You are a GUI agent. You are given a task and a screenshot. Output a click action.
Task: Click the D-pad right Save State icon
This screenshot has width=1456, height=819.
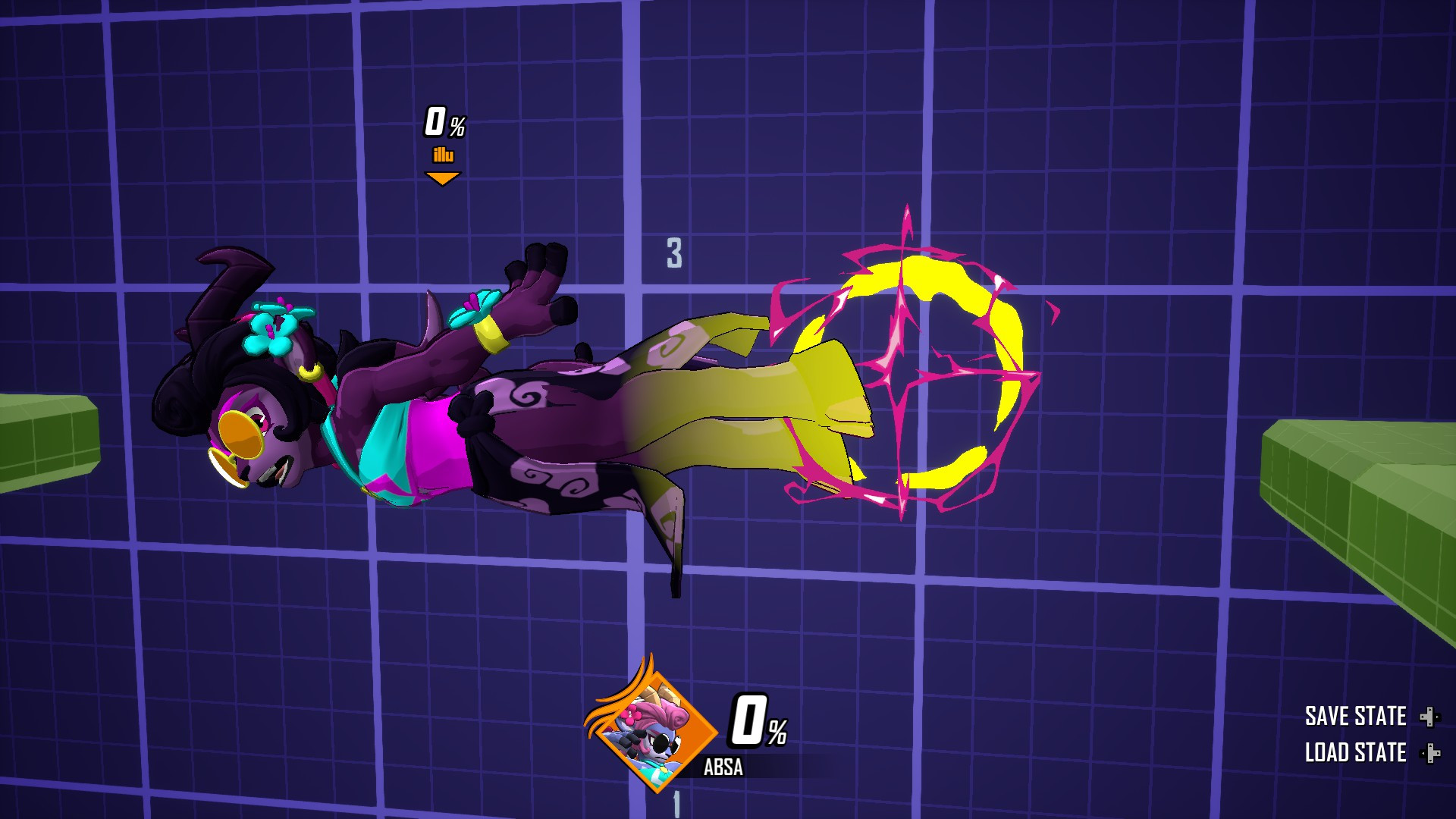pyautogui.click(x=1432, y=716)
